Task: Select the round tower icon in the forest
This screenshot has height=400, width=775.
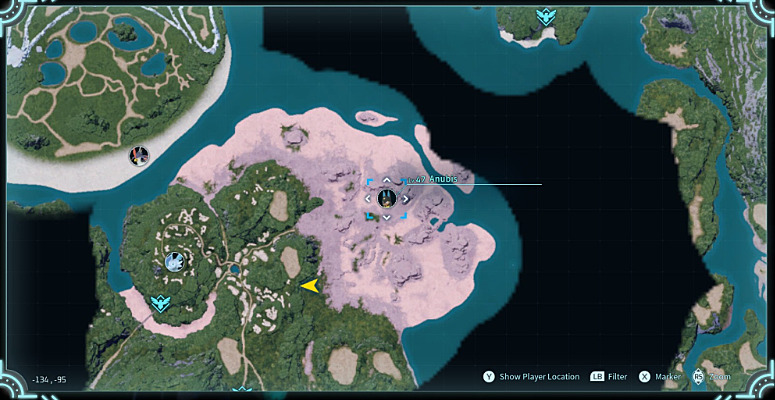Action: [175, 262]
